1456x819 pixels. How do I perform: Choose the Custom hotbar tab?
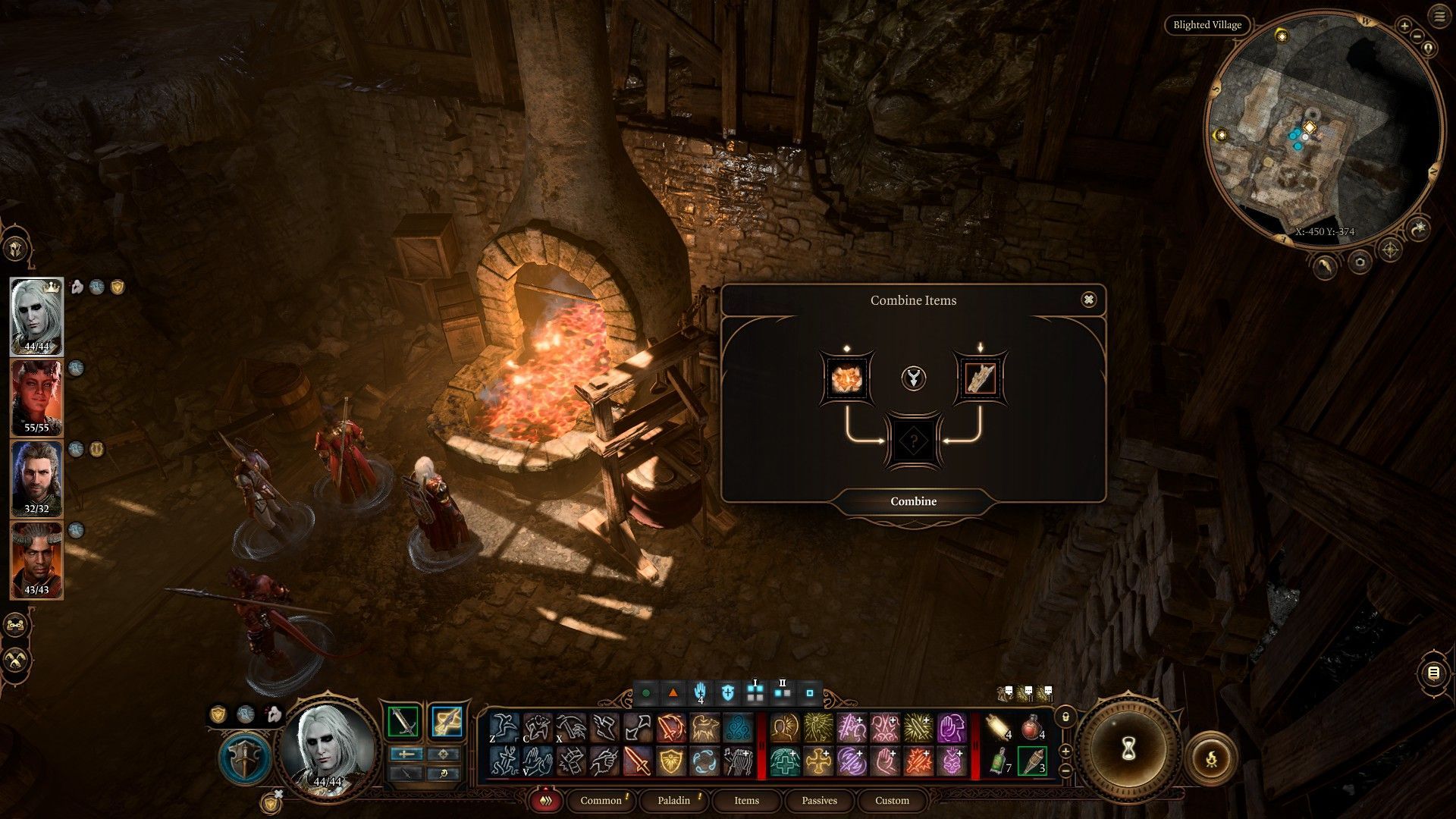click(x=892, y=800)
